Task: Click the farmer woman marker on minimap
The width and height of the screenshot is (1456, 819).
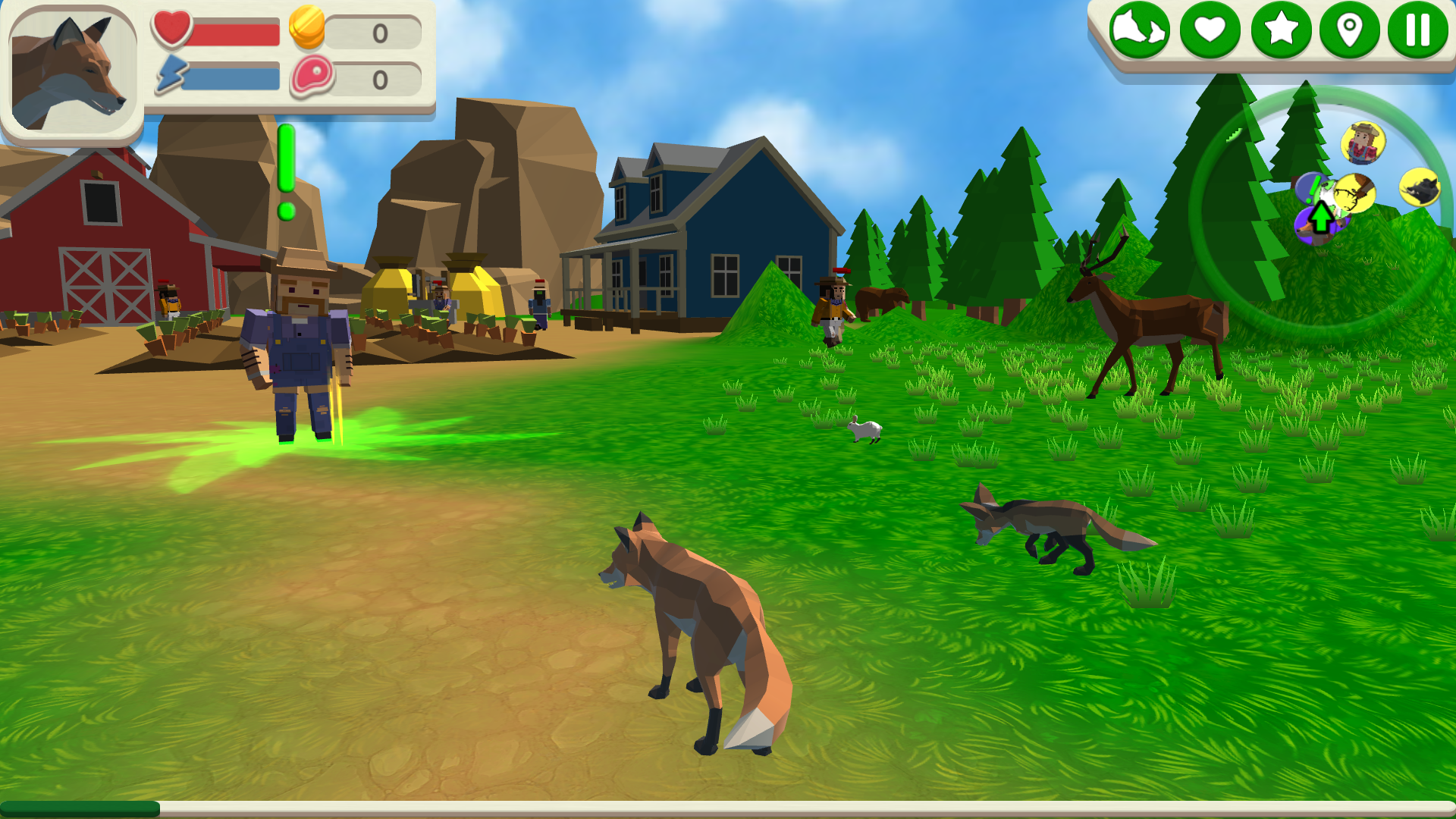Action: tap(1363, 143)
